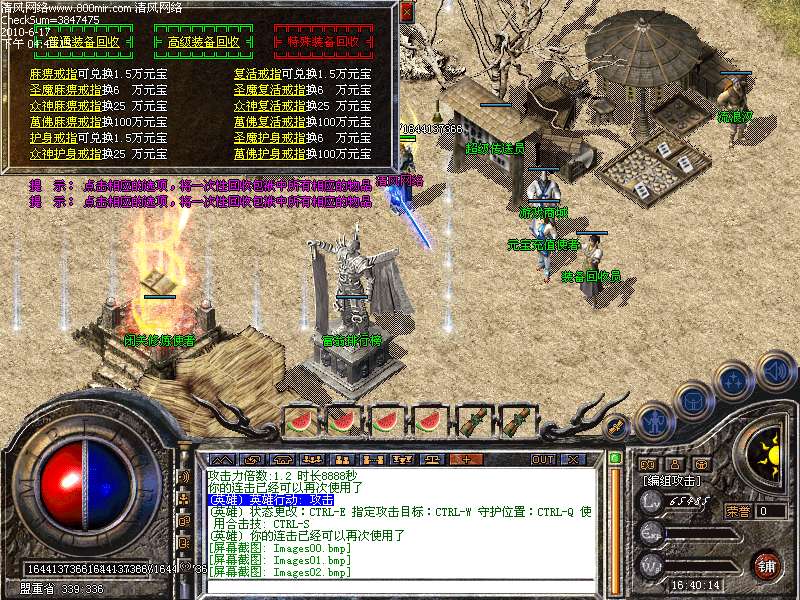This screenshot has height=600, width=800.
Task: Exchange 麻痹戒指 for 1.5万元宝
Action: pyautogui.click(x=53, y=74)
